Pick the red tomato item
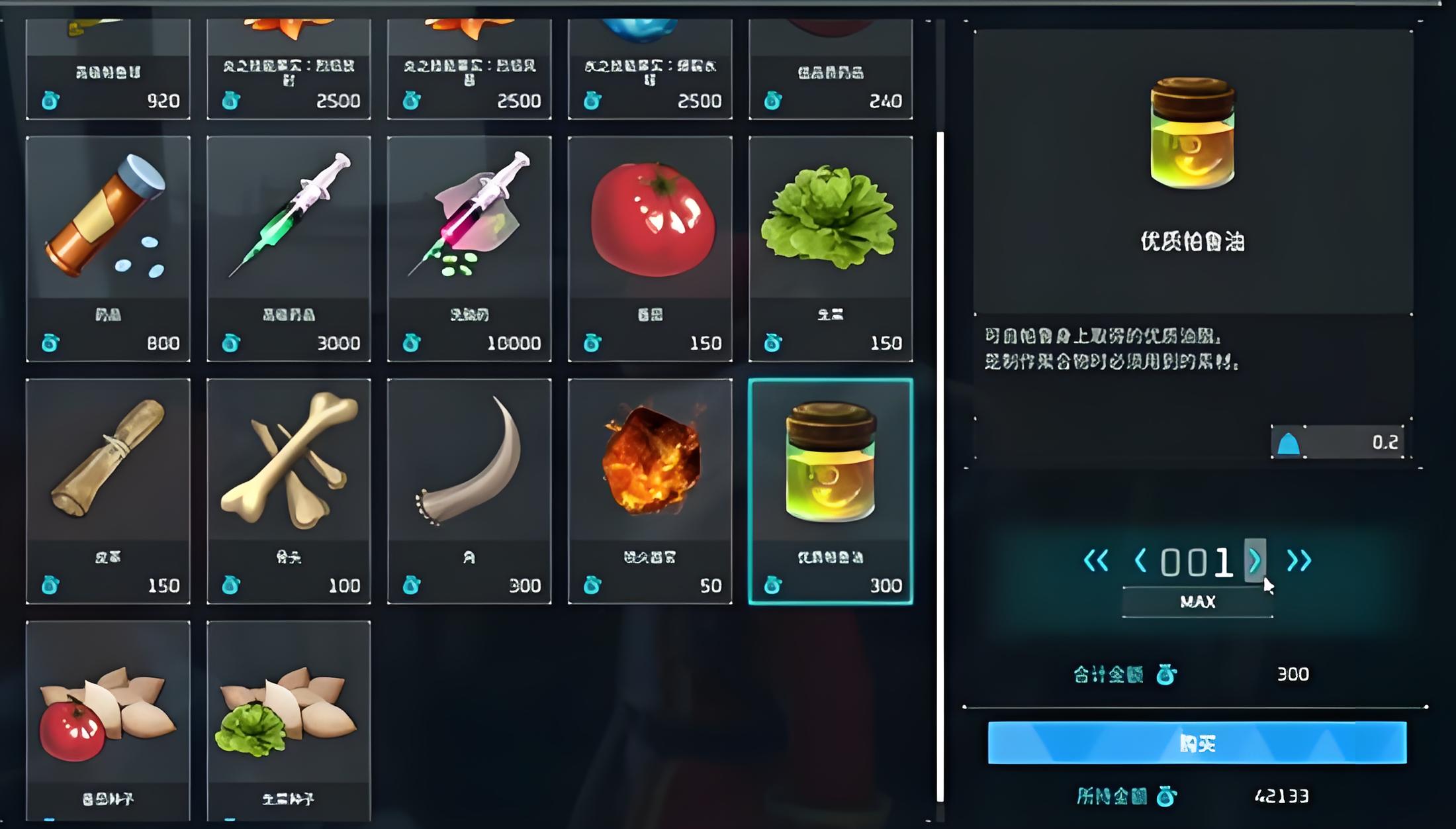Viewport: 1456px width, 829px height. click(650, 248)
